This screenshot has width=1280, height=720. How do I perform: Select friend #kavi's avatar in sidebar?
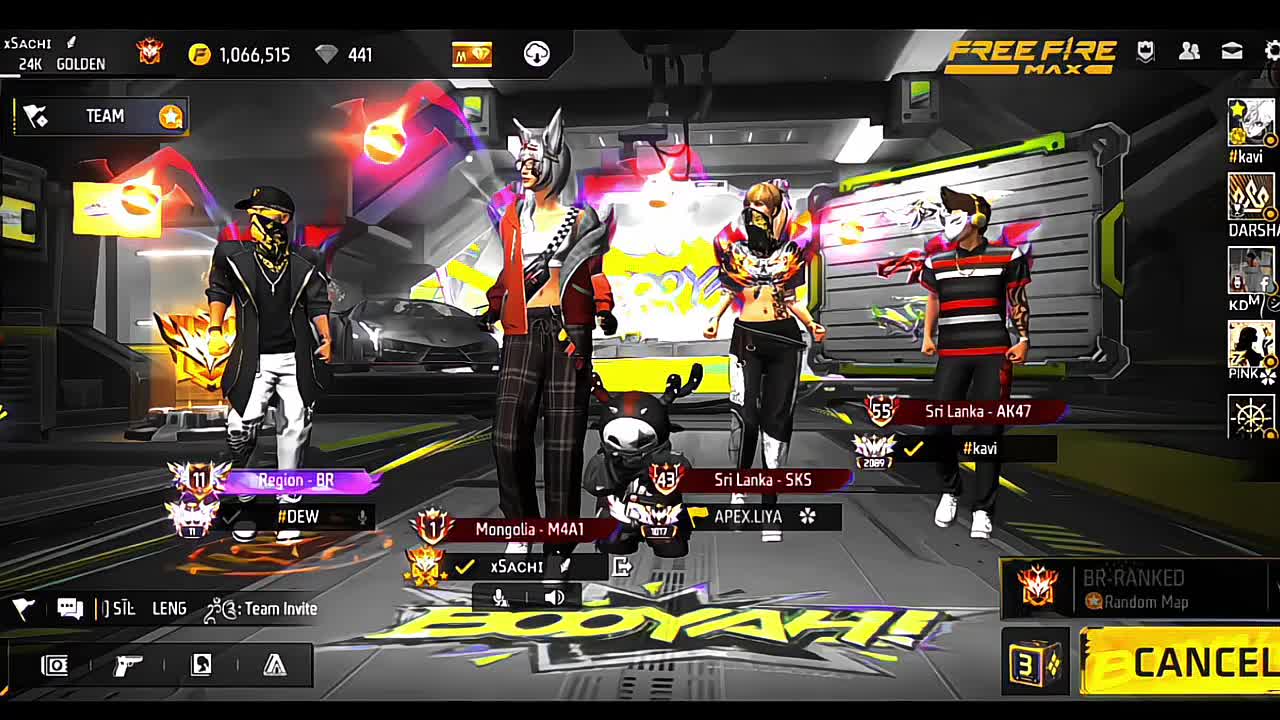click(x=1250, y=123)
